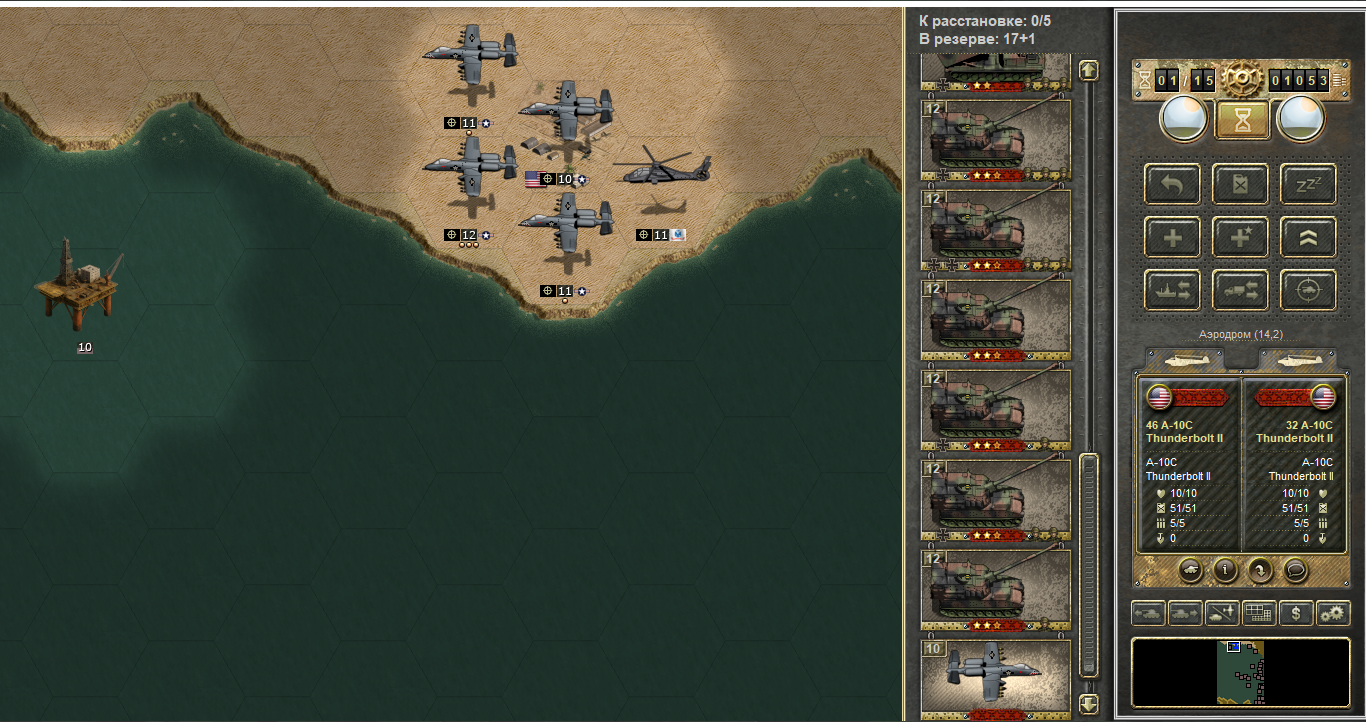Click the speech bubble button
The height and width of the screenshot is (722, 1366).
tap(1295, 570)
